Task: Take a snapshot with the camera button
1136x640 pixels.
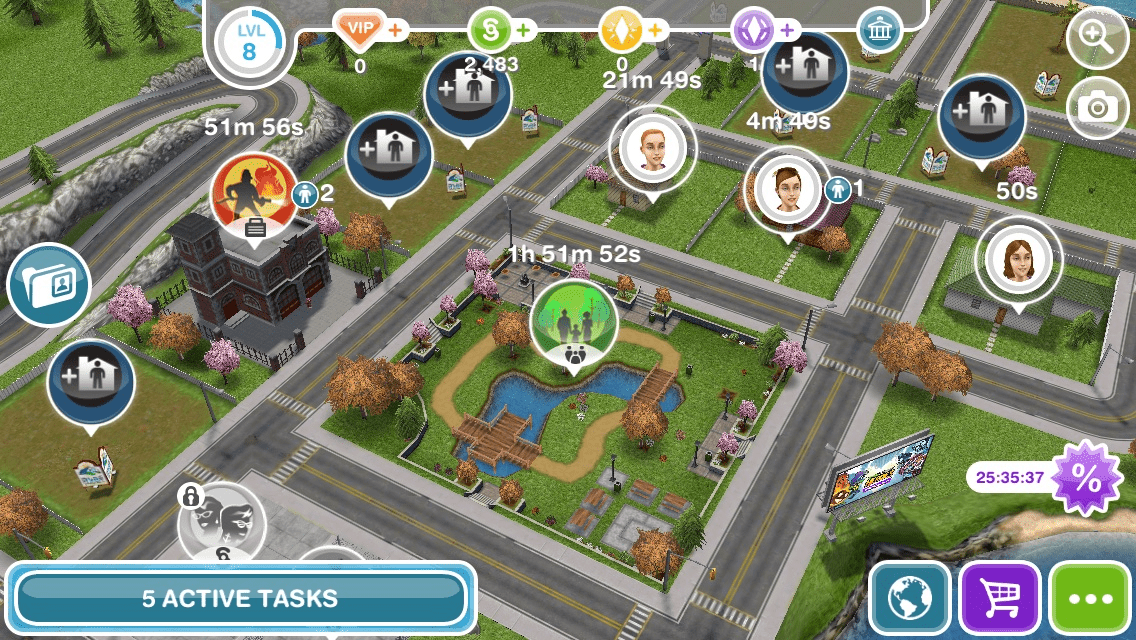Action: click(1097, 107)
